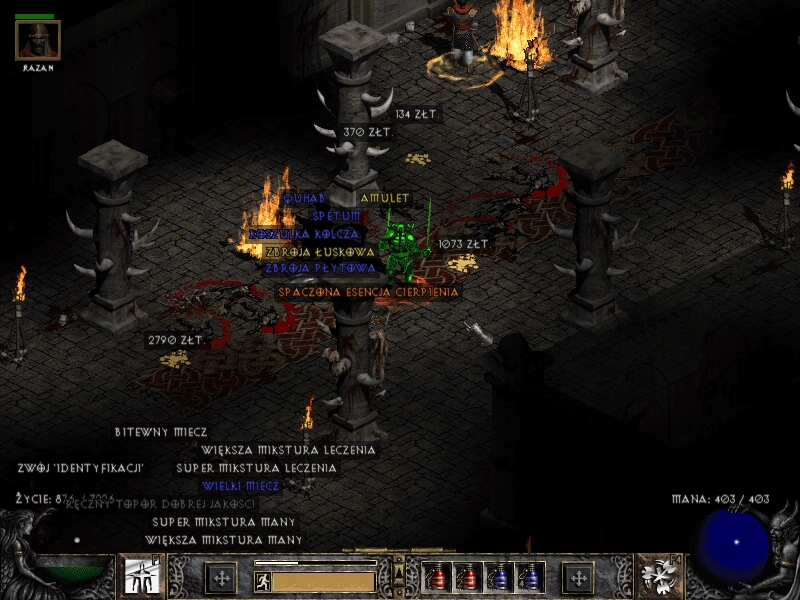Collect the 370 złota gold label
This screenshot has width=800, height=600.
[x=368, y=132]
